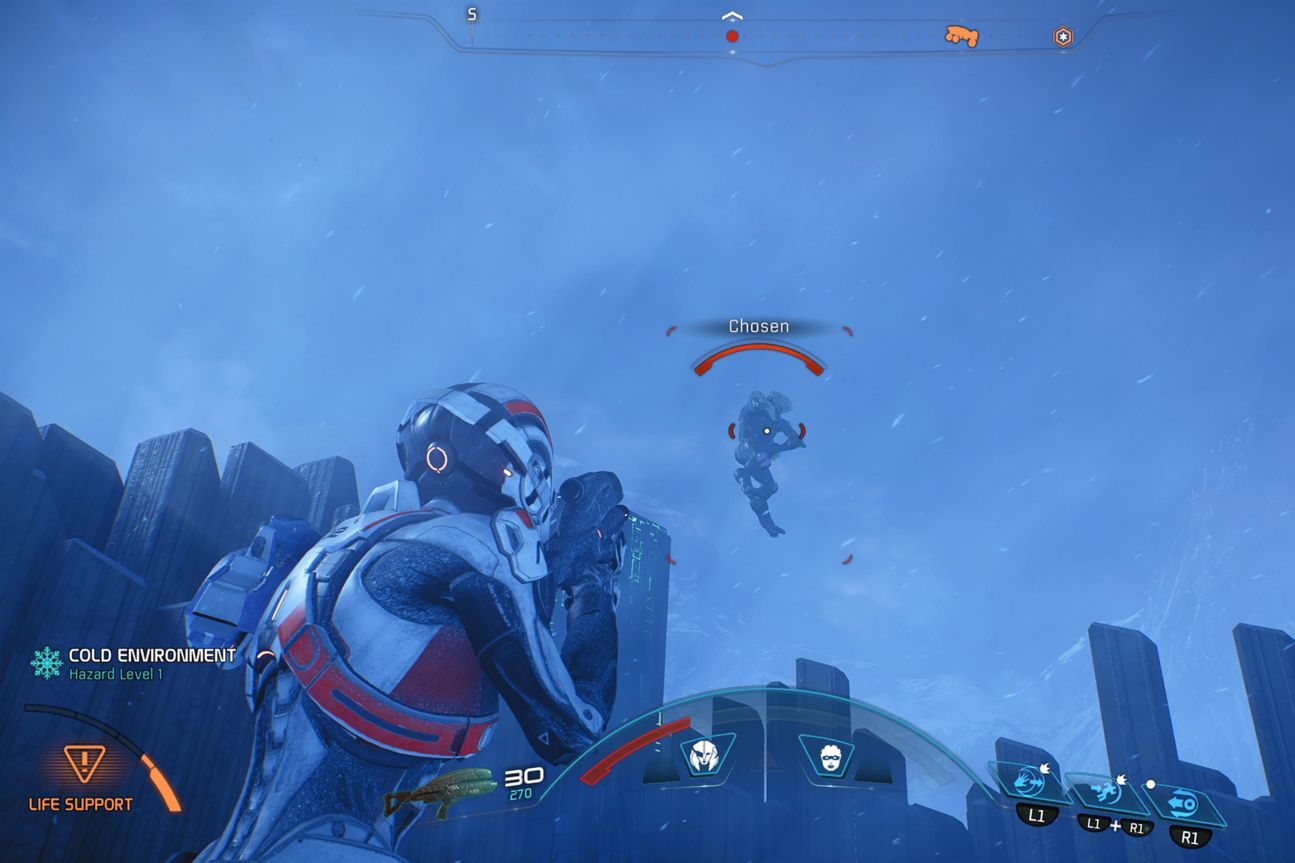This screenshot has width=1295, height=863.
Task: Click the equipped assault rifle icon
Action: 440,788
